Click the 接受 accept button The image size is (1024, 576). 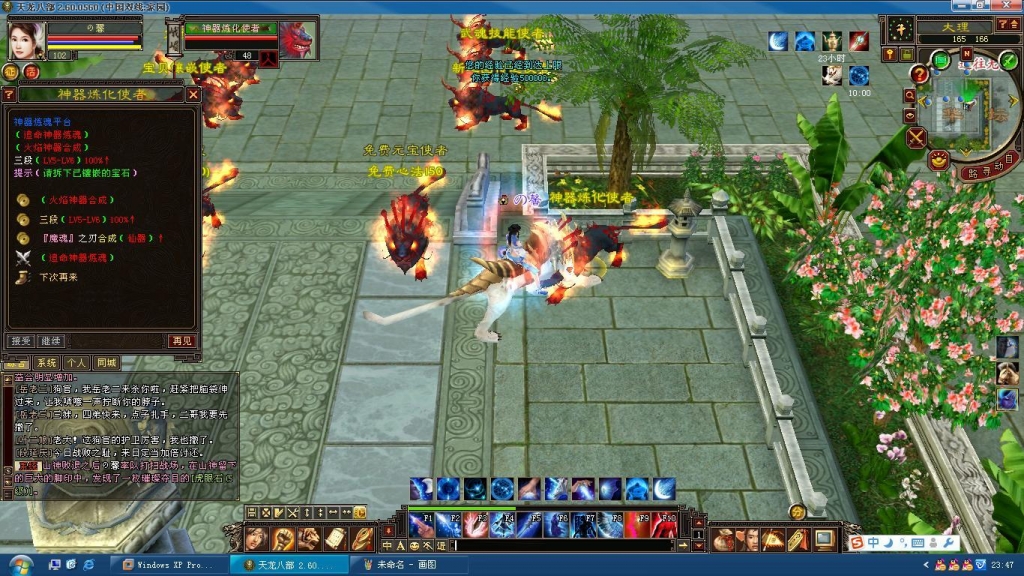(x=21, y=341)
